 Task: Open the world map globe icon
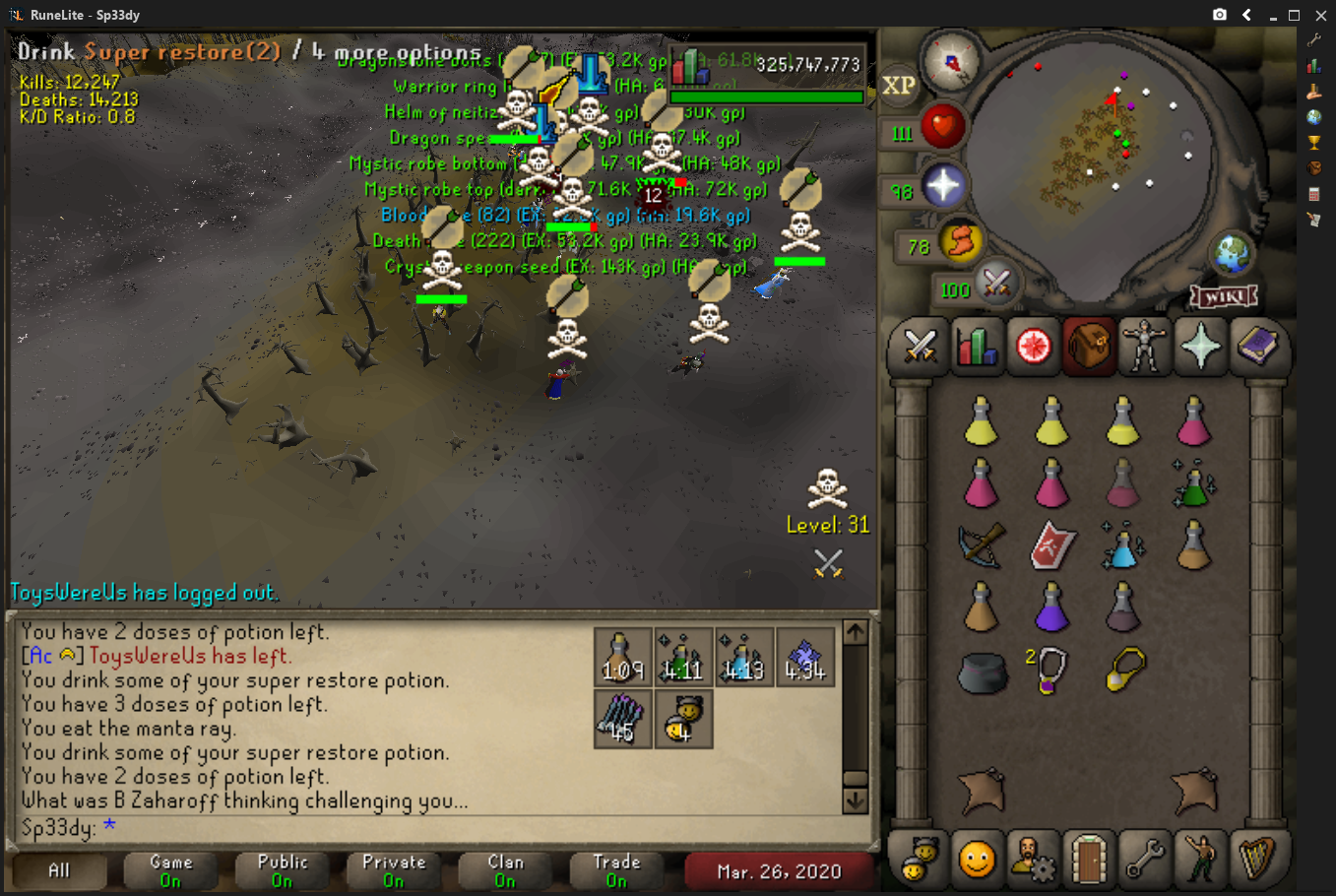coord(1231,255)
